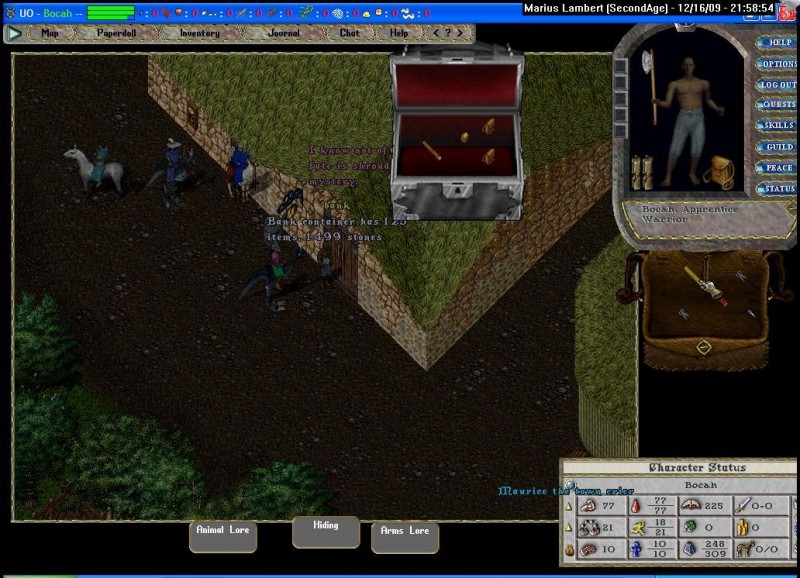
Task: Open the Paperdoll menu entry
Action: (121, 33)
